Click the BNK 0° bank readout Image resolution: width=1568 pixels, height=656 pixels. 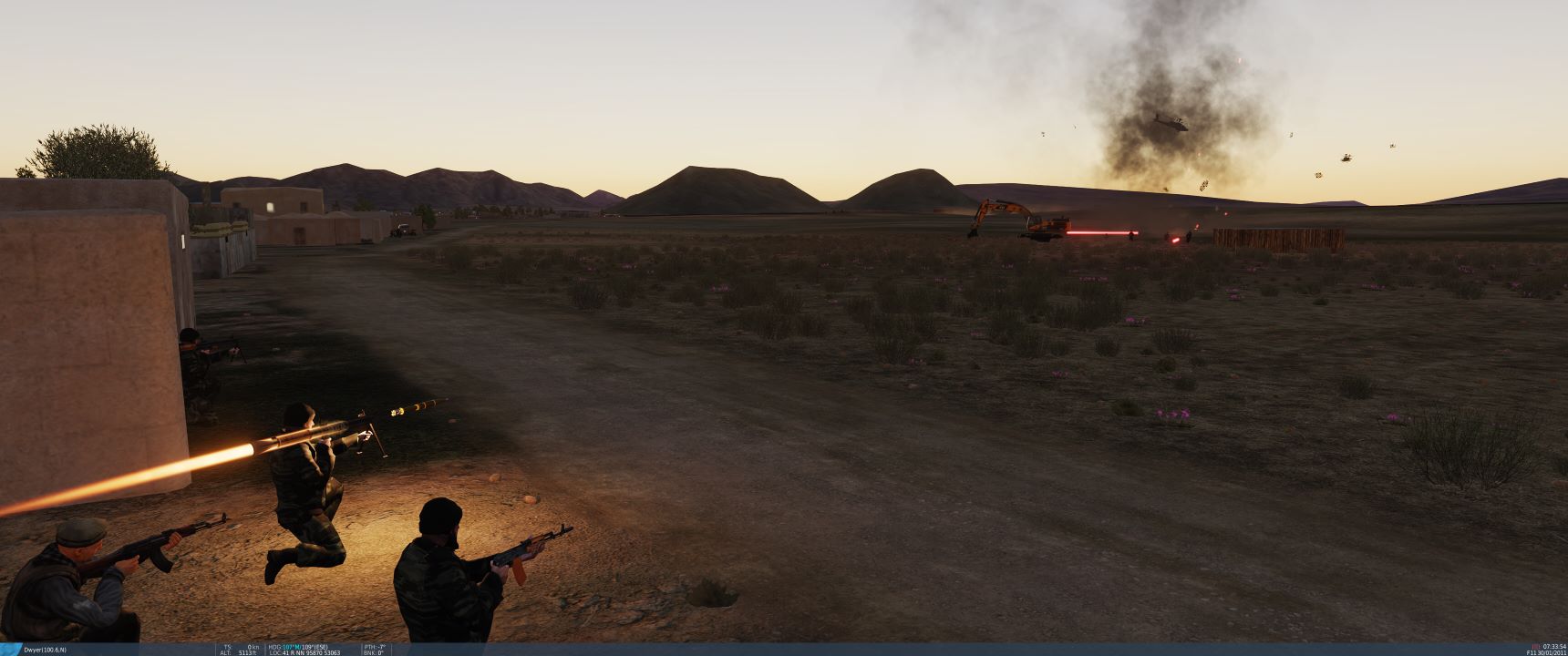(372, 651)
